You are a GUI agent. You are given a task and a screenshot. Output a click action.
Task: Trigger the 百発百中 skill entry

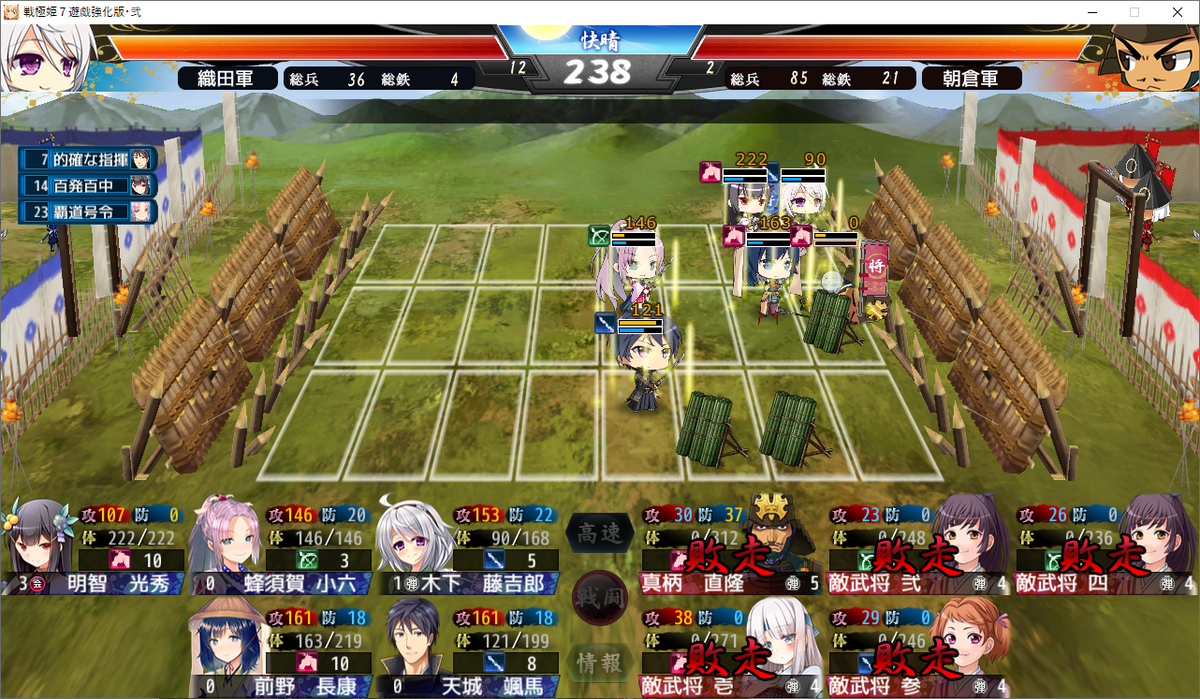pyautogui.click(x=86, y=185)
